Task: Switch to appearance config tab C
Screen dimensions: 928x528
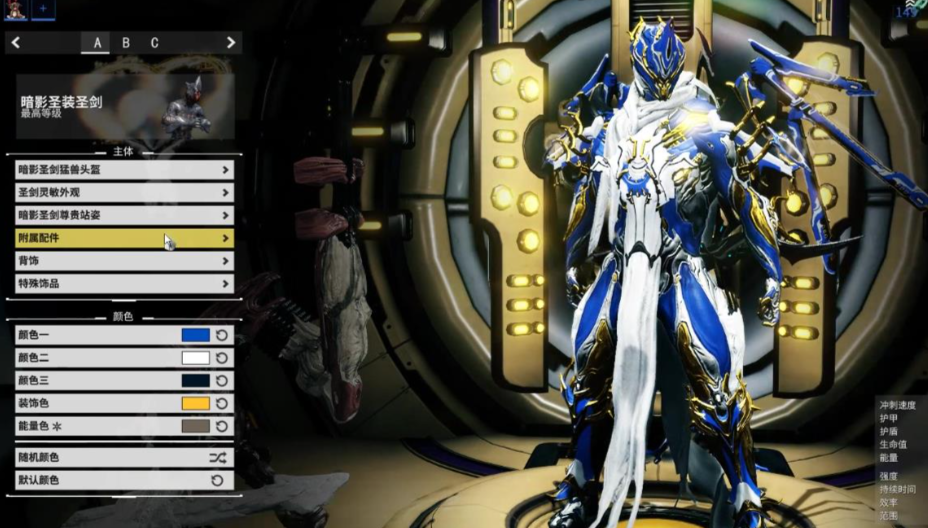Action: point(154,43)
